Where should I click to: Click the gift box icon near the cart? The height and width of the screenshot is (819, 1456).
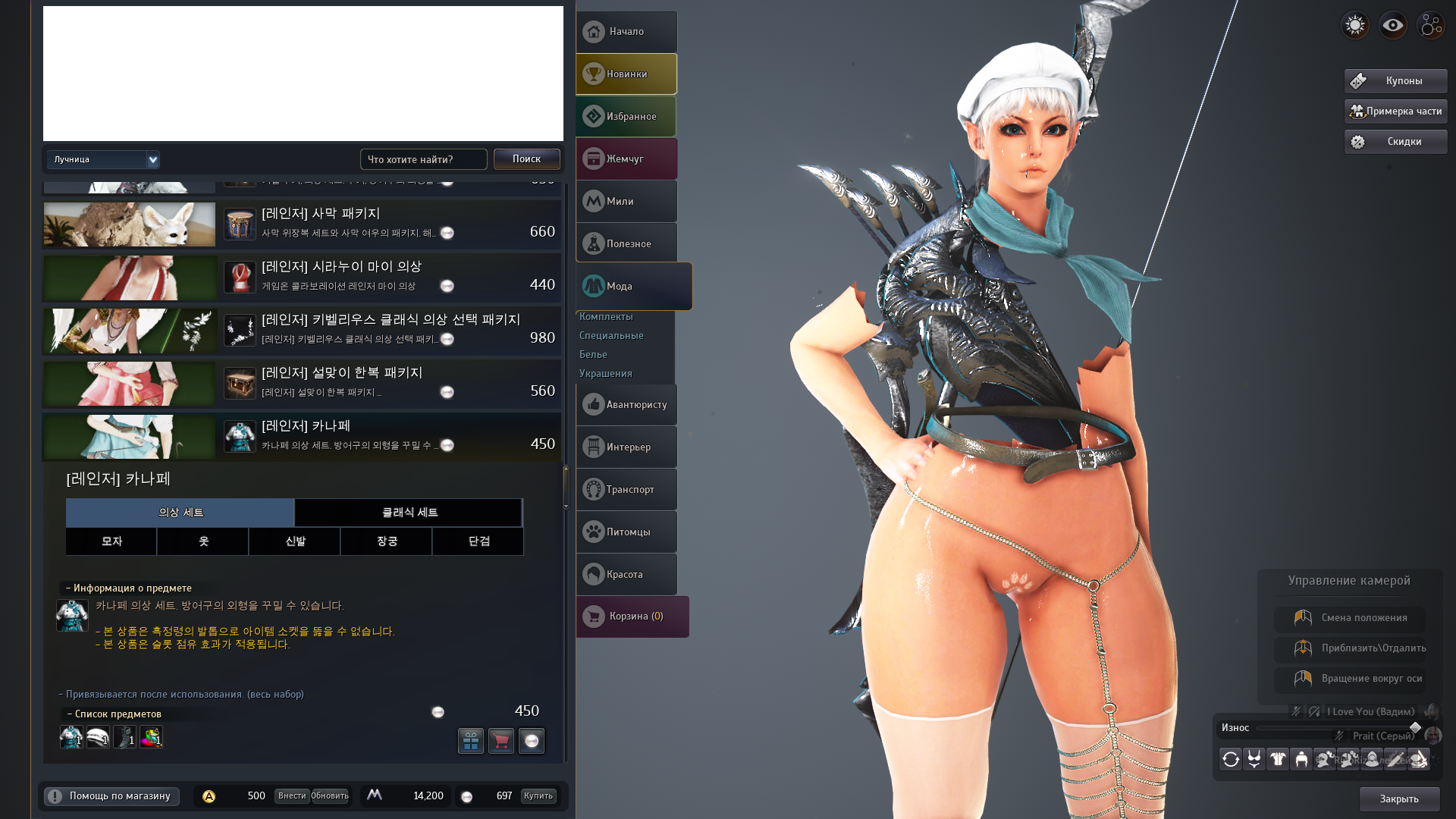471,741
